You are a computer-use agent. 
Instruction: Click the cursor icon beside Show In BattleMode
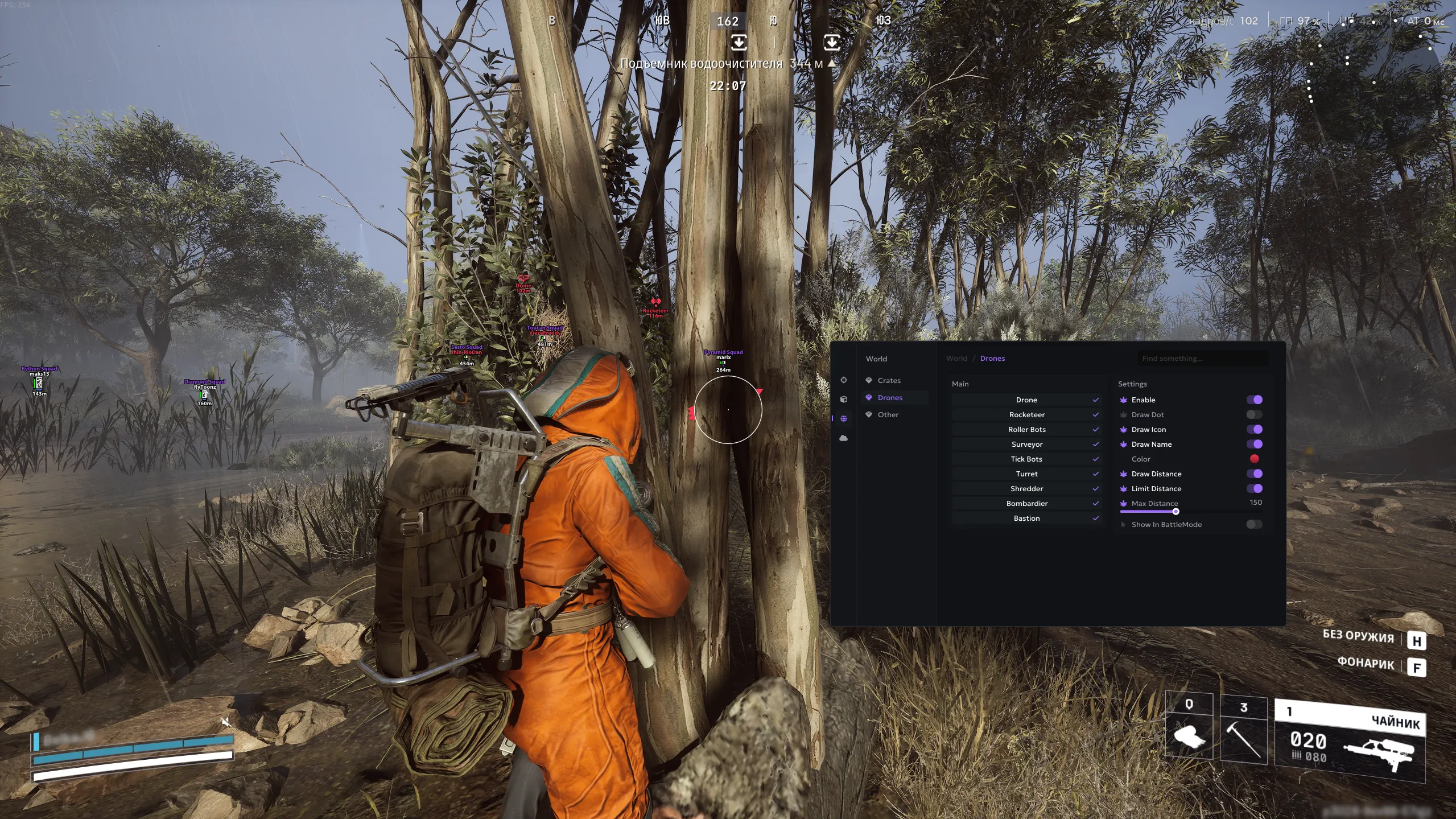coord(1123,524)
